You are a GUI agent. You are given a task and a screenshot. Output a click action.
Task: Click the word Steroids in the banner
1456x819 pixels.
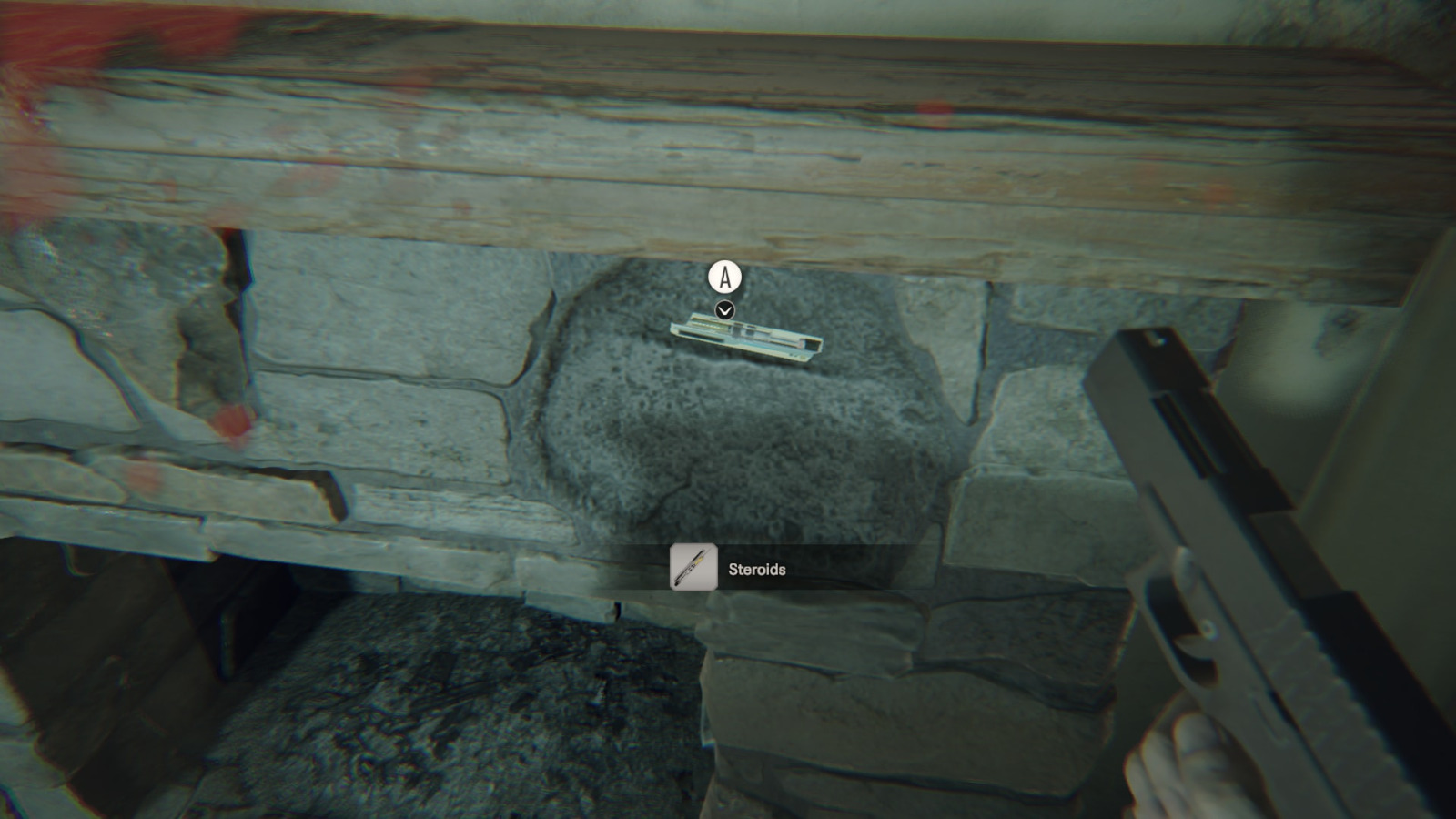click(755, 571)
